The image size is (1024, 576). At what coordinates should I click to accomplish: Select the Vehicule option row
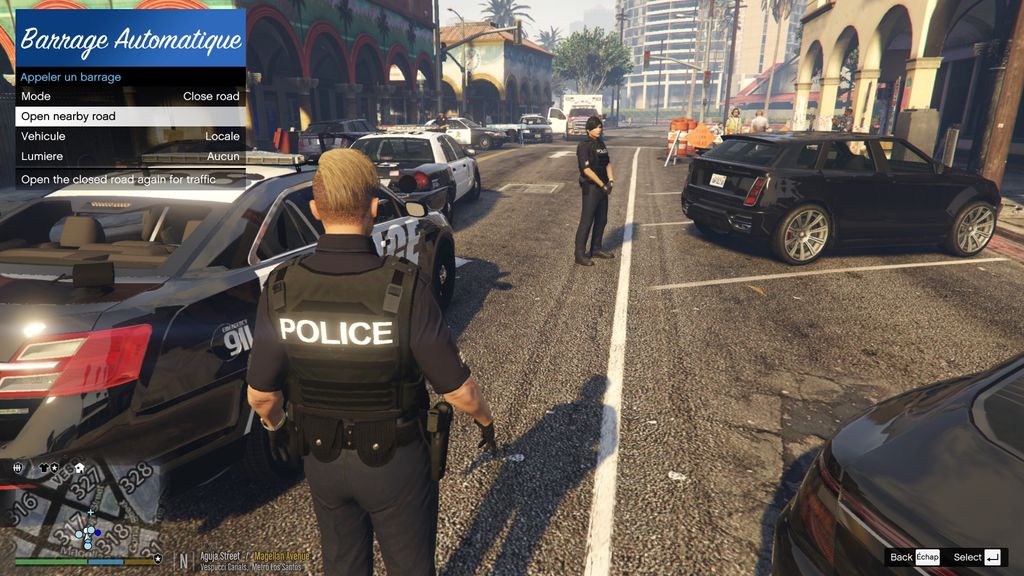click(x=130, y=136)
